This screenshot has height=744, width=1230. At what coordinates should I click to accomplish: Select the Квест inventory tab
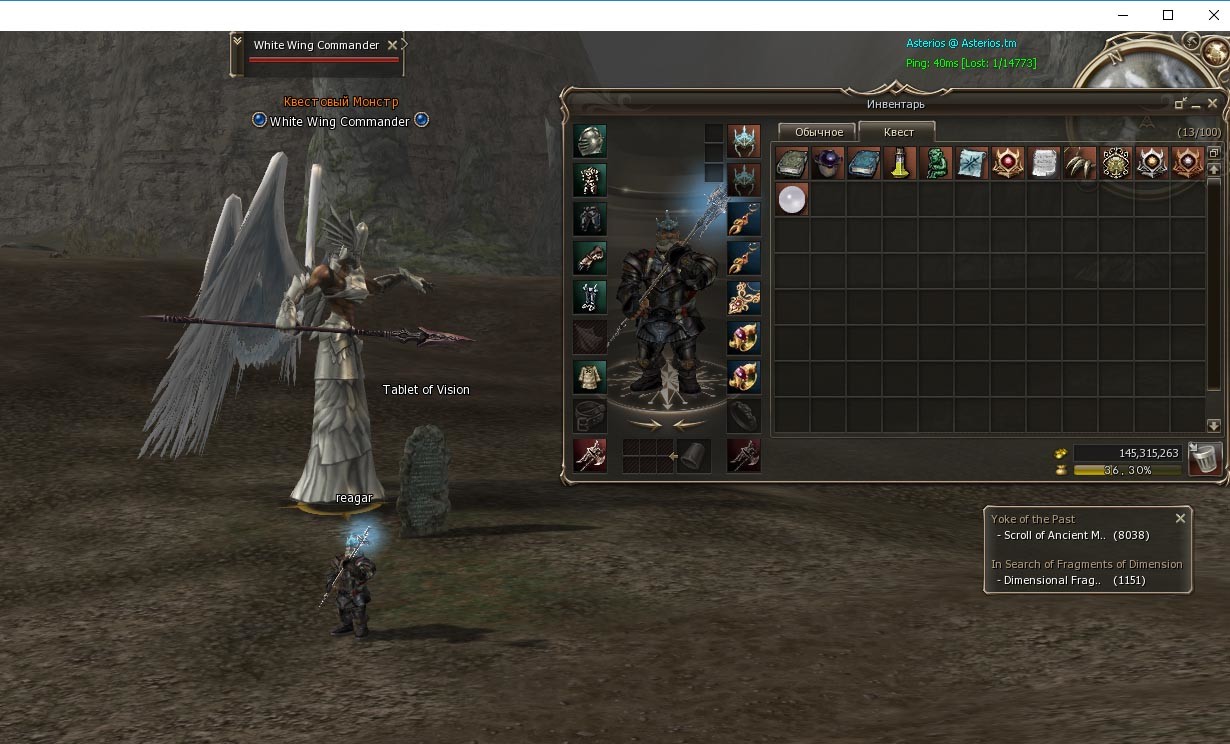pos(897,132)
